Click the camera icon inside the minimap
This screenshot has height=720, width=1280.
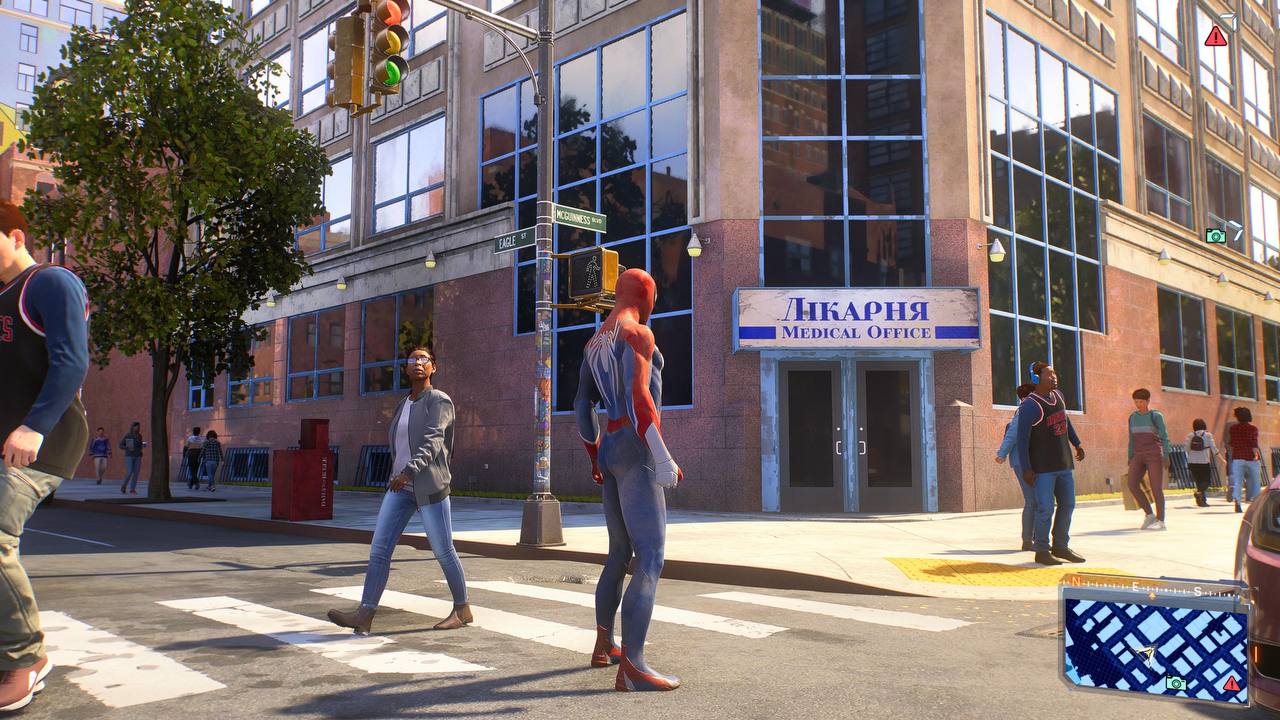[x=1176, y=683]
